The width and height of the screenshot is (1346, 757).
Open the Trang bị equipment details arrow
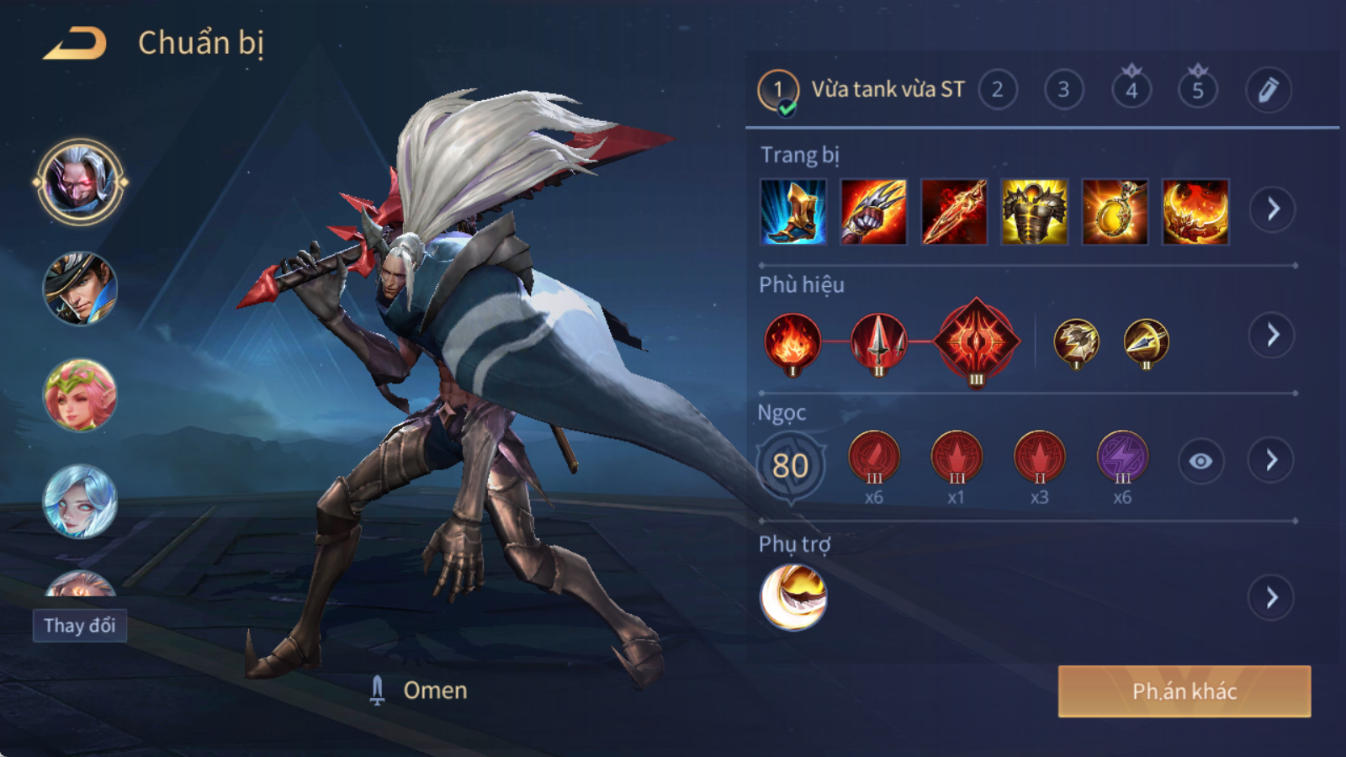tap(1272, 210)
